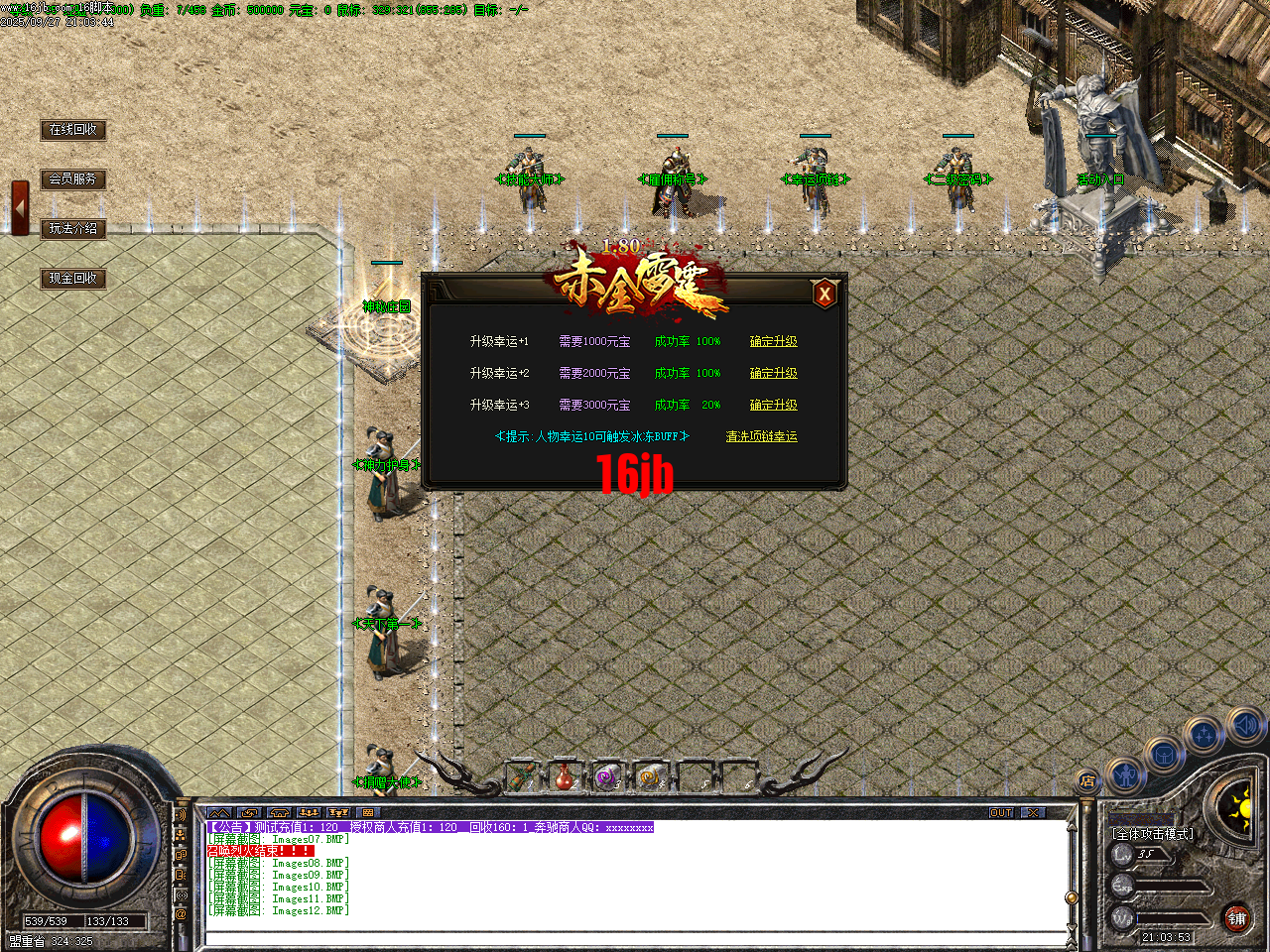Mute game audio with the speaker icon
Image resolution: width=1270 pixels, height=952 pixels.
[x=1244, y=725]
